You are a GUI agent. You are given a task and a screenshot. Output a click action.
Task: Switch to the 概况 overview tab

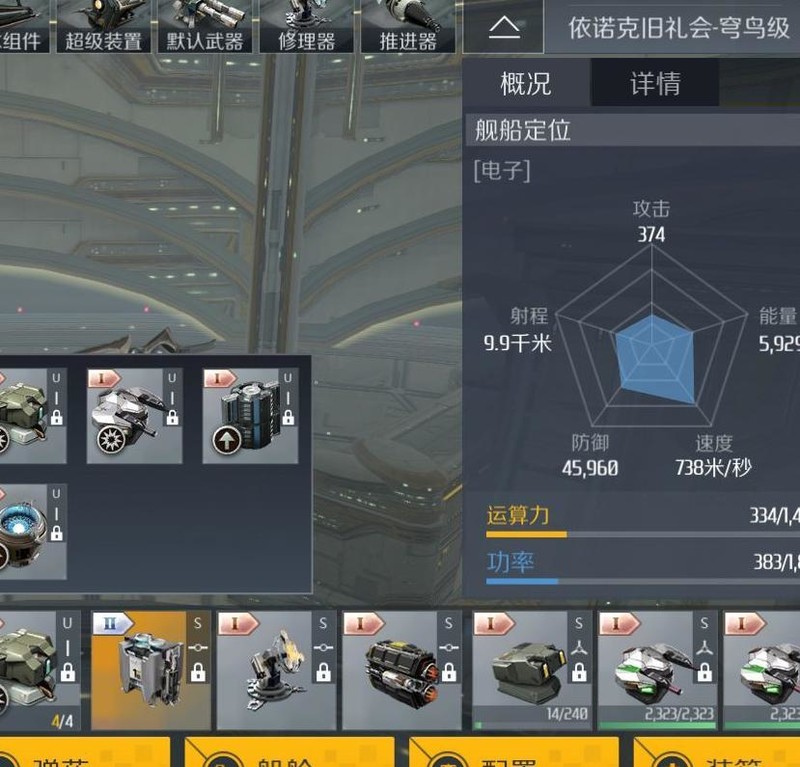coord(526,83)
